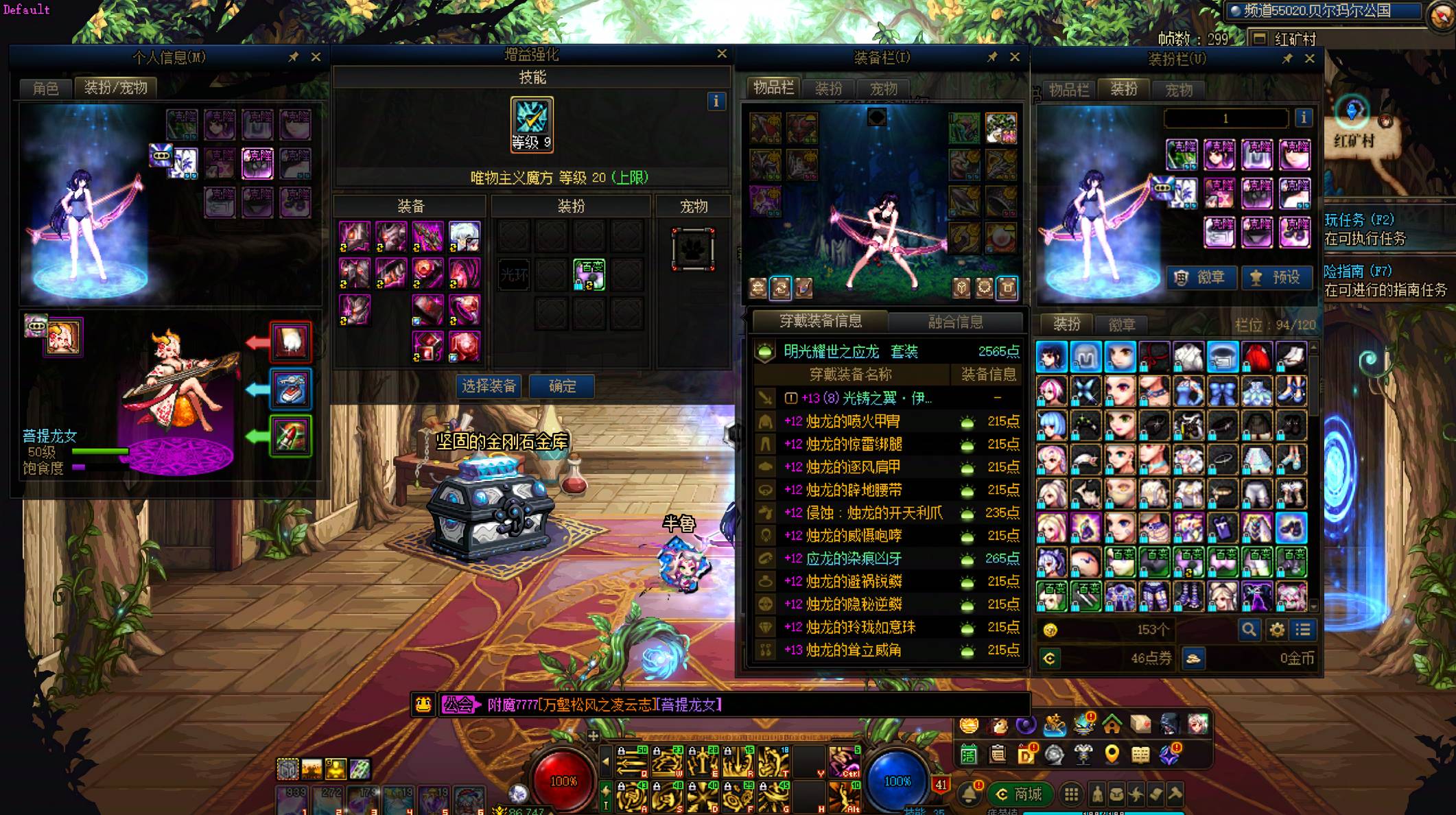Open the 预设 preset button
1456x815 pixels.
[x=1276, y=277]
